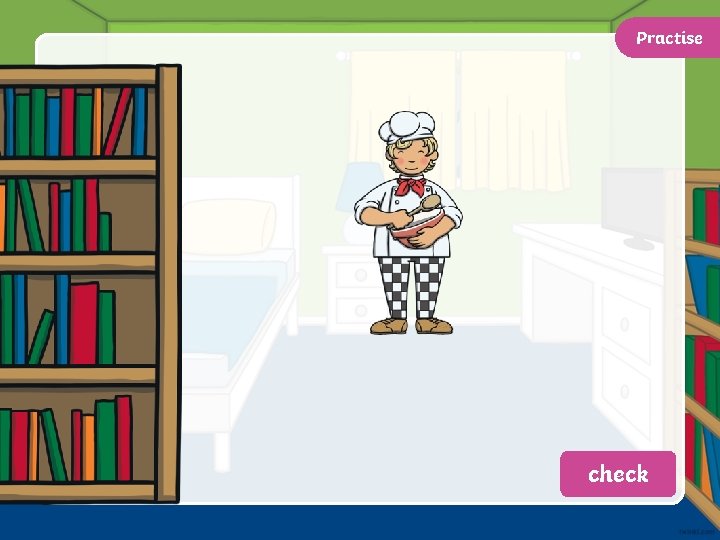Click the pink check button
Screen dimensions: 720x540
point(618,474)
